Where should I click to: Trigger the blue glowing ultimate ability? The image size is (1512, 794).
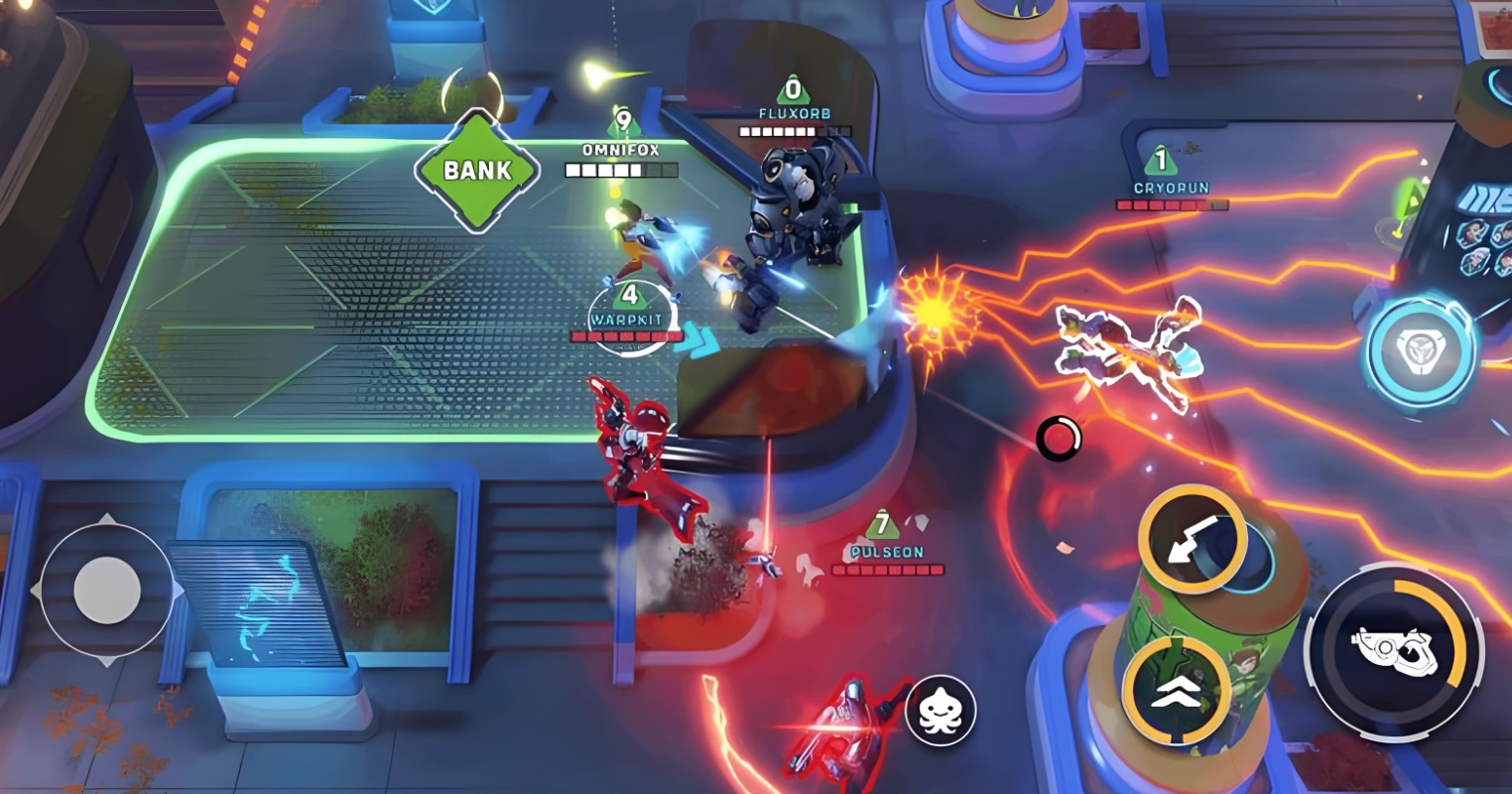click(x=1421, y=350)
